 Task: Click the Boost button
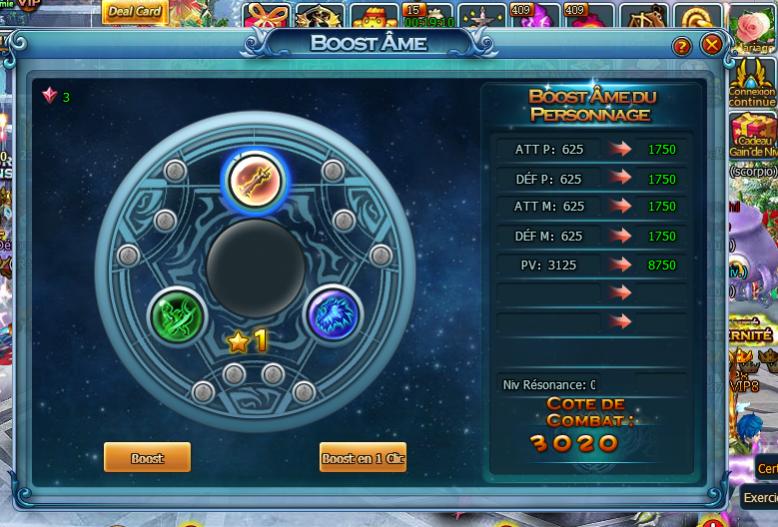(x=147, y=458)
